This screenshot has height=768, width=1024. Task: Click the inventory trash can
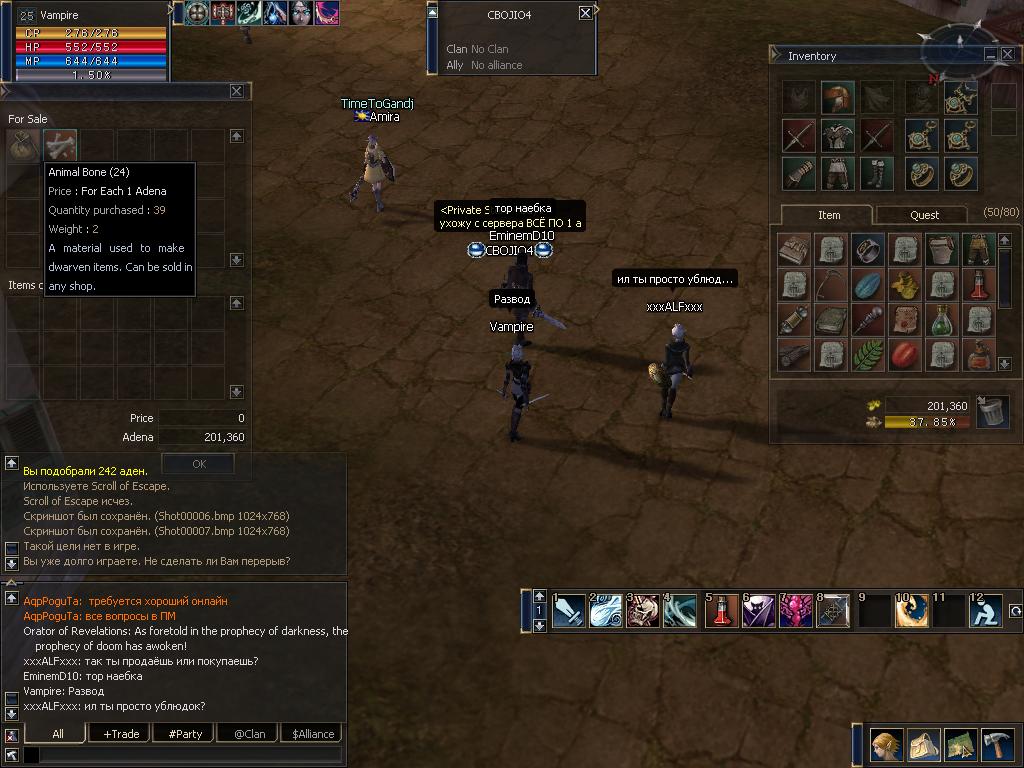tap(991, 411)
